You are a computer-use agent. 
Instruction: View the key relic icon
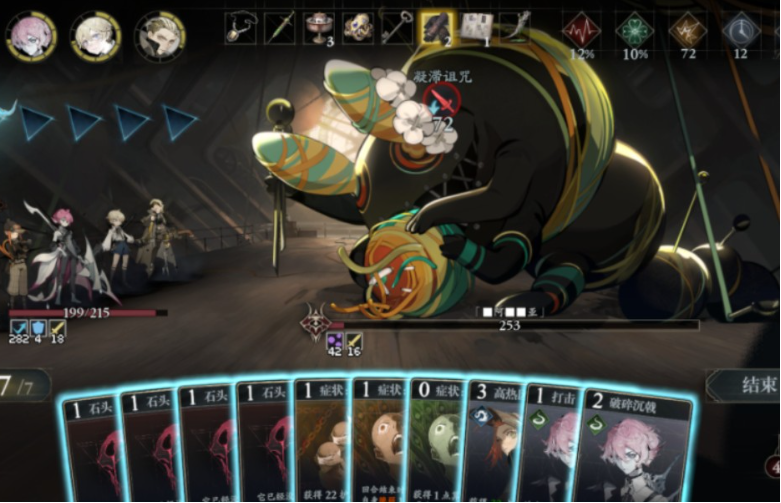tap(397, 27)
